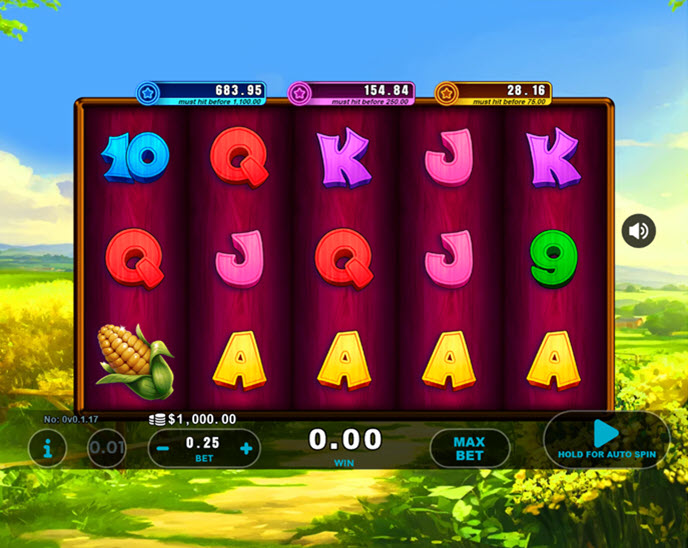The image size is (688, 548).
Task: Increase the bet with the plus button
Action: (x=246, y=449)
